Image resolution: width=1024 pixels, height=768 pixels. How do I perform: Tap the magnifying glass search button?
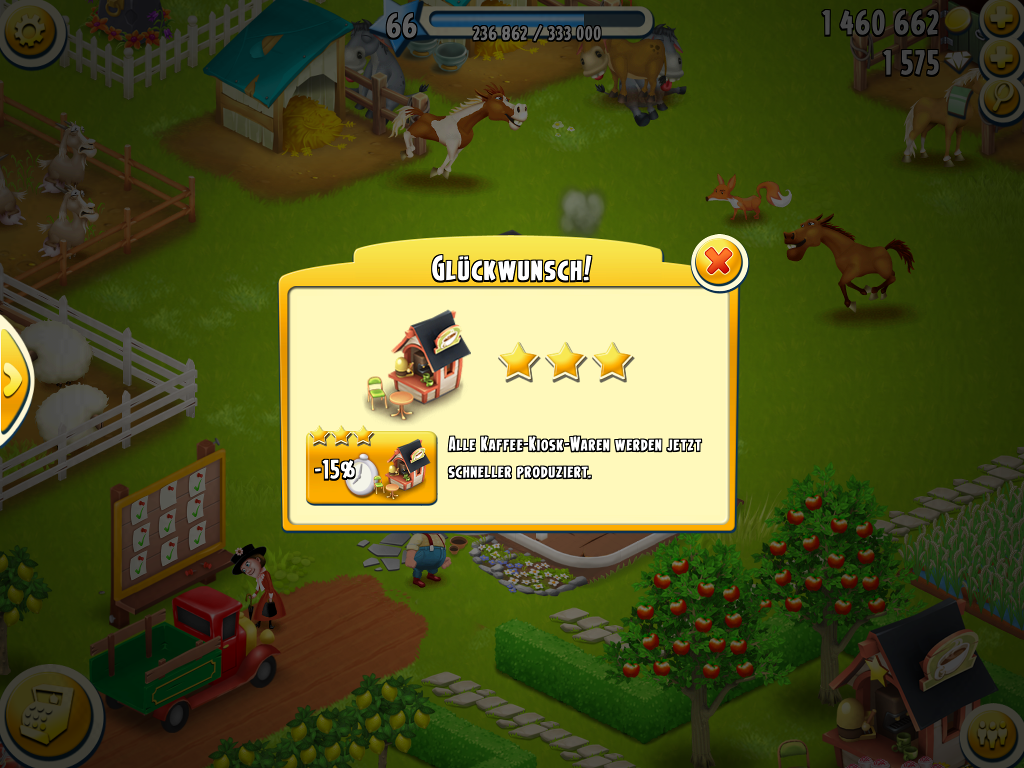[1001, 99]
